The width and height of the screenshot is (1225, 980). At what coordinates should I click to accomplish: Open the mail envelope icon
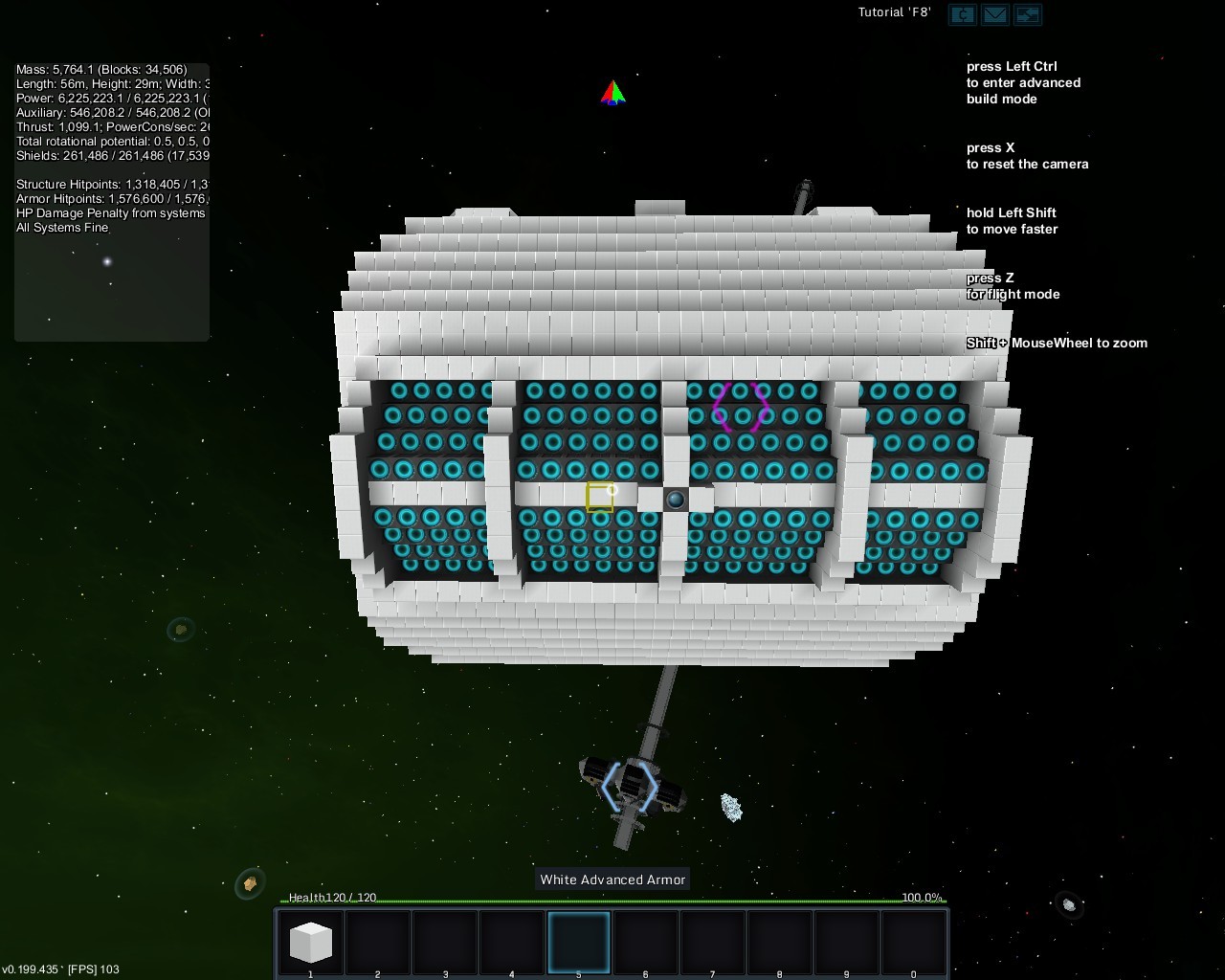pyautogui.click(x=994, y=14)
